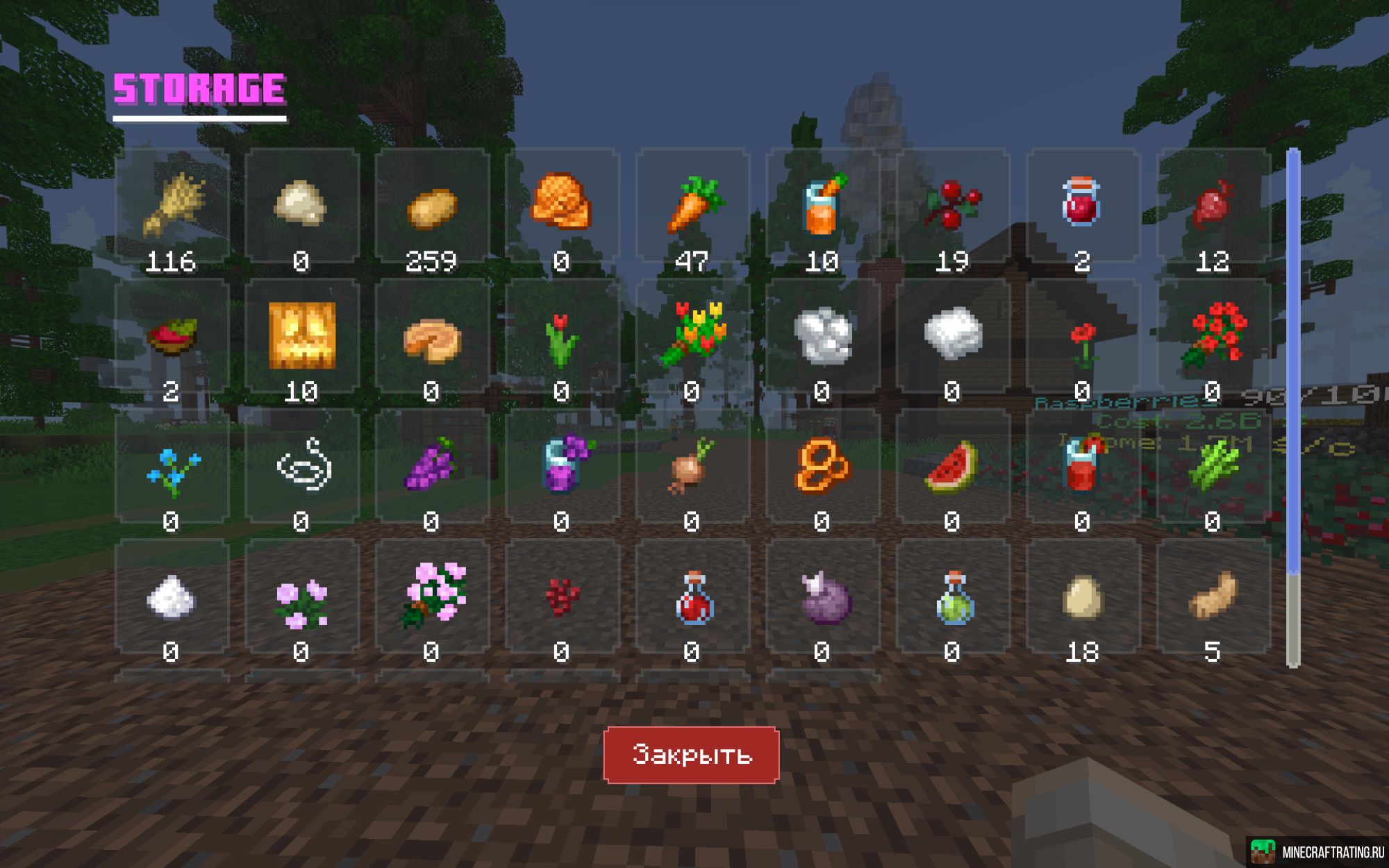Select the pretzel item slot
The height and width of the screenshot is (868, 1389).
point(822,466)
